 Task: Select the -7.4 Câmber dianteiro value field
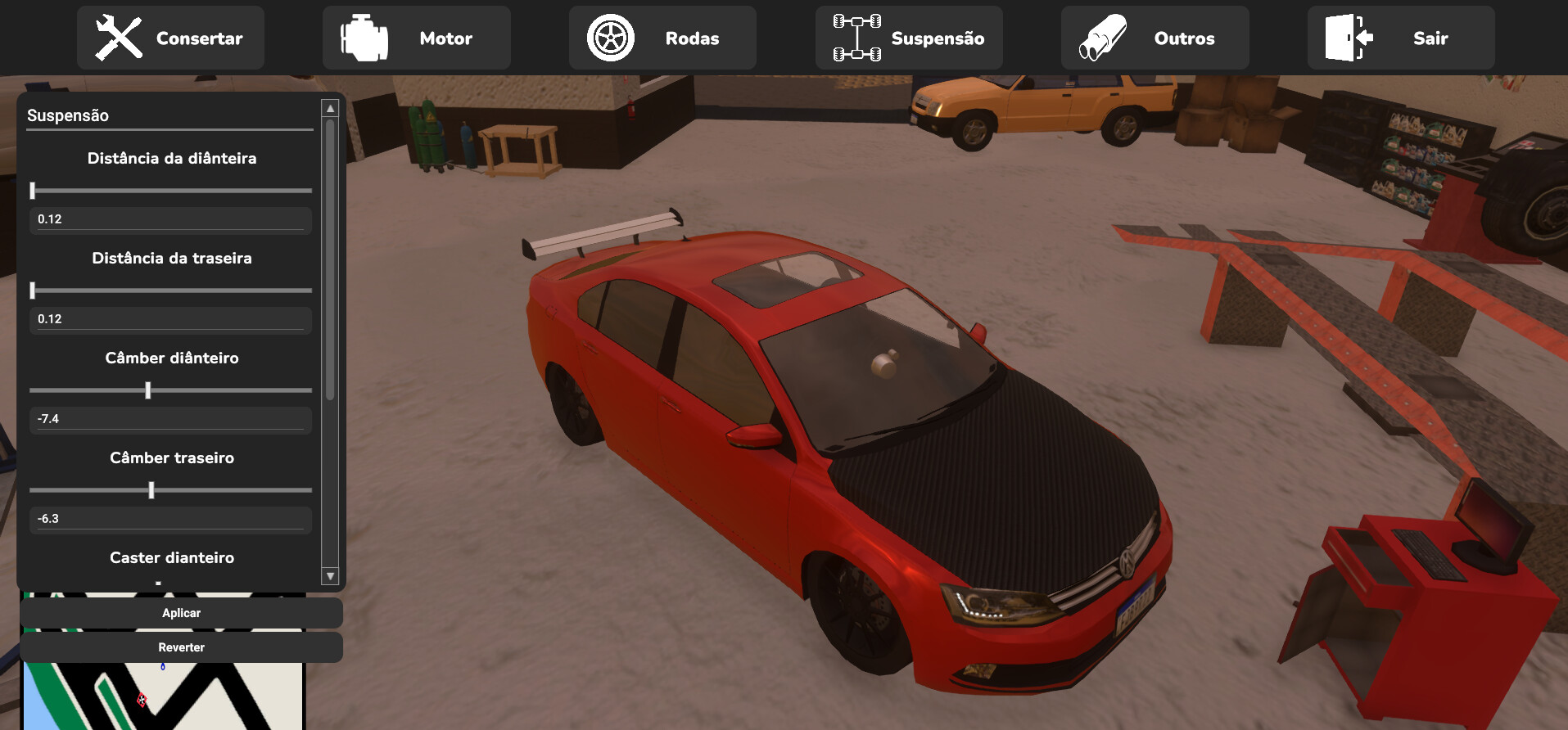[x=169, y=419]
